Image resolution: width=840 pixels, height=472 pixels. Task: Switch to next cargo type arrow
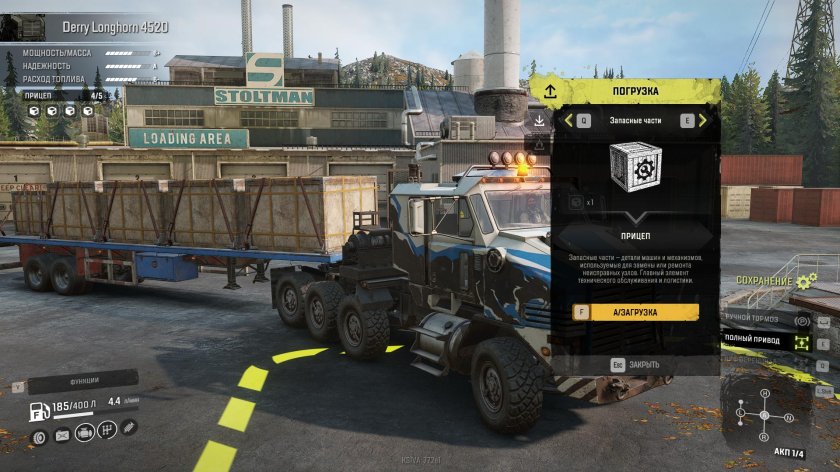703,120
